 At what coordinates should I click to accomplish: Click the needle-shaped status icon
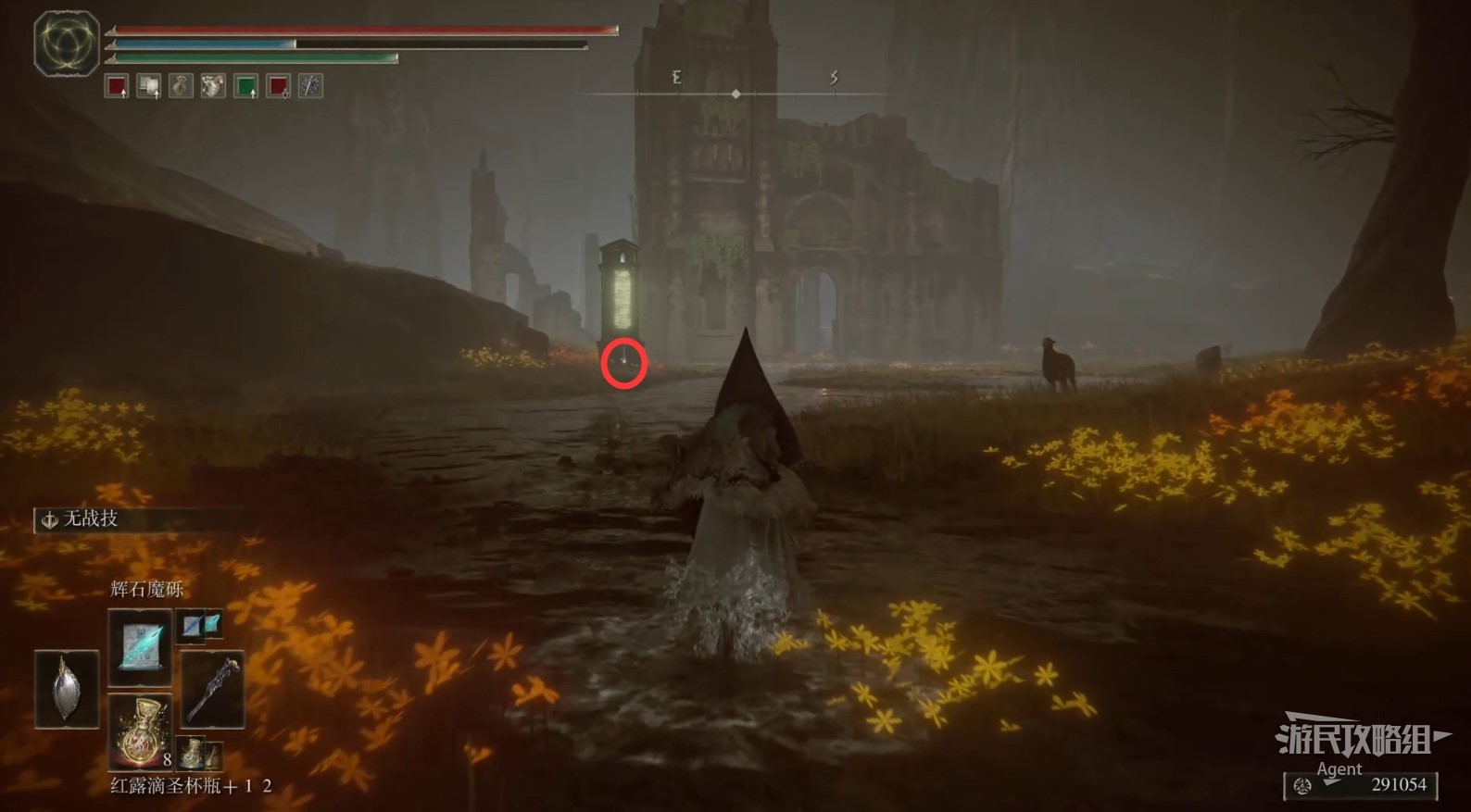coord(310,86)
